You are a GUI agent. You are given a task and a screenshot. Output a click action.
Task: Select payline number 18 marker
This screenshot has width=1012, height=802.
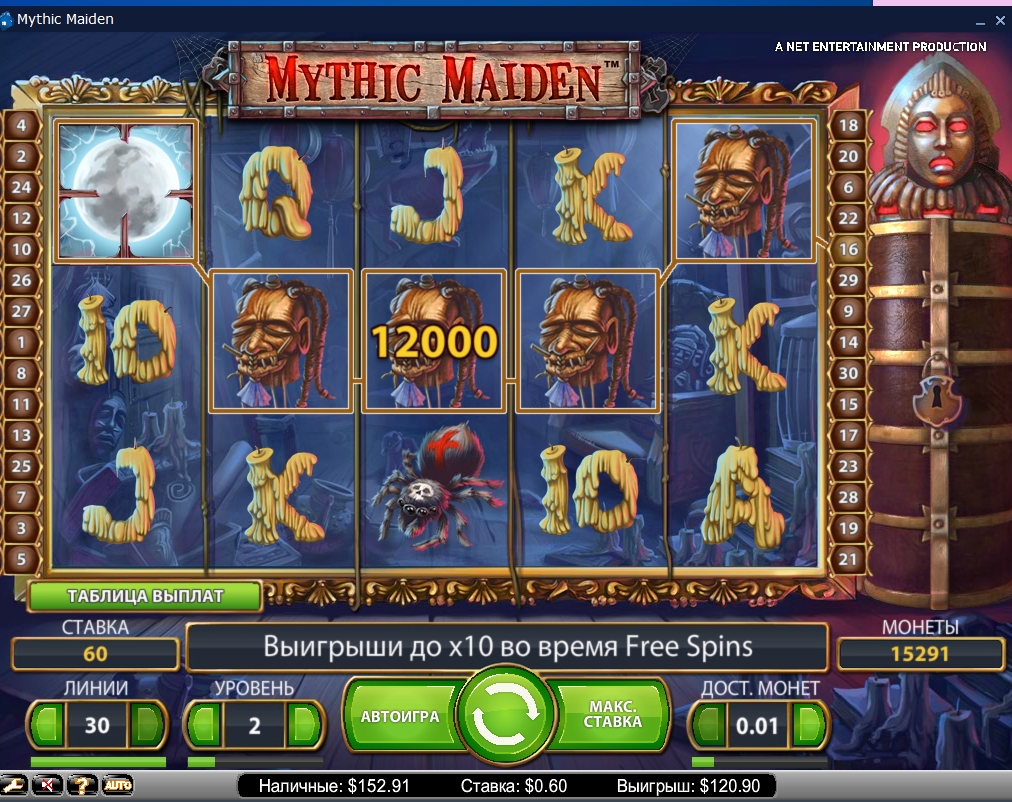point(848,125)
